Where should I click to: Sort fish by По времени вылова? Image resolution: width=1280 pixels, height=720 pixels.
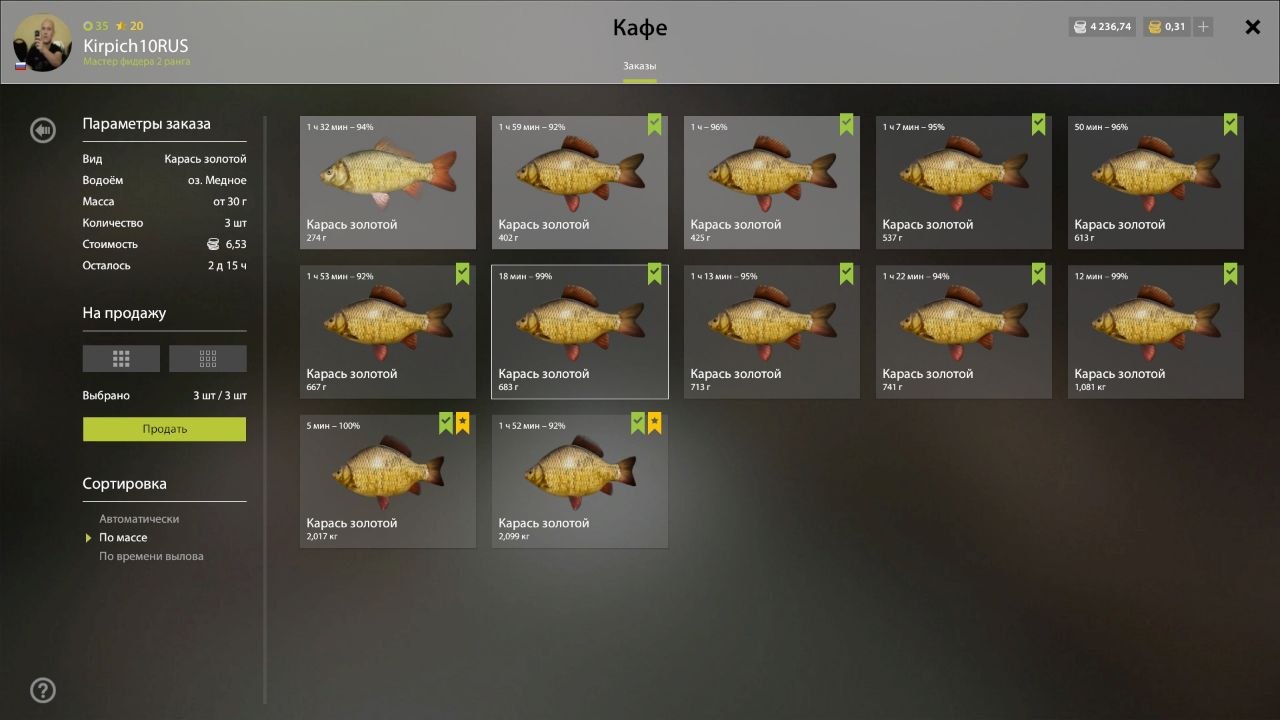151,556
